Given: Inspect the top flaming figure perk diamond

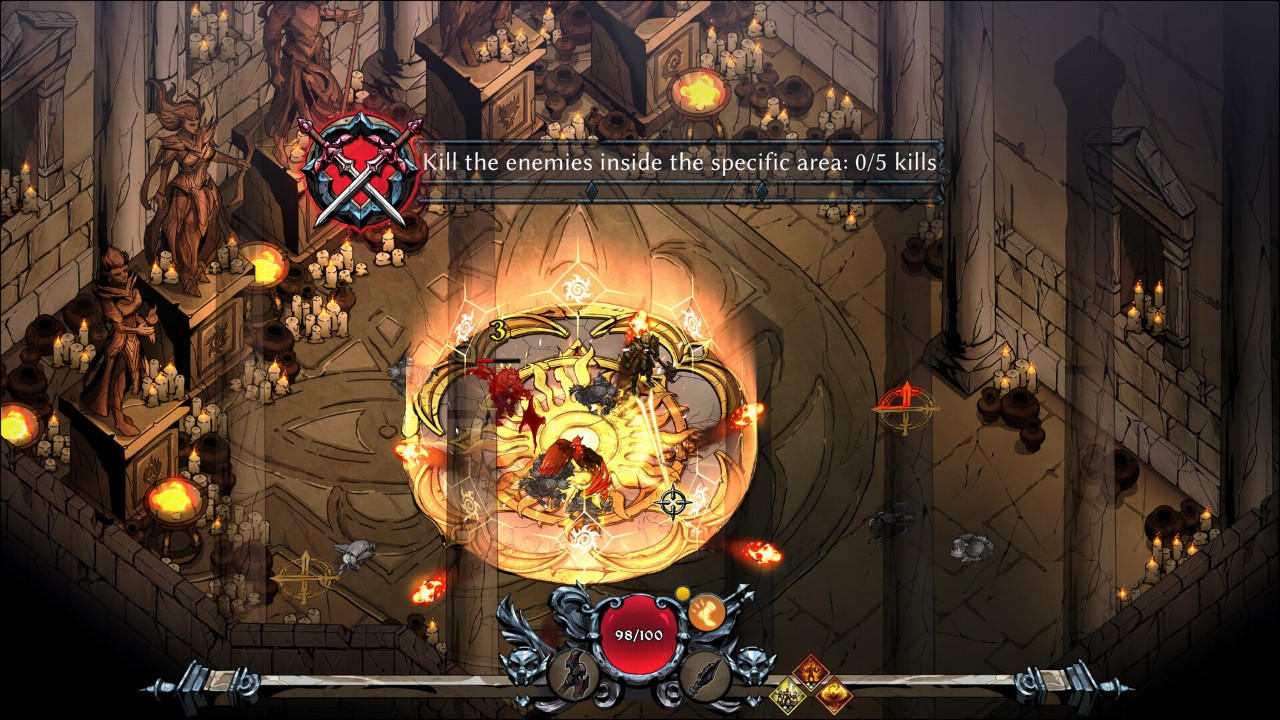Looking at the screenshot, I should click(809, 672).
